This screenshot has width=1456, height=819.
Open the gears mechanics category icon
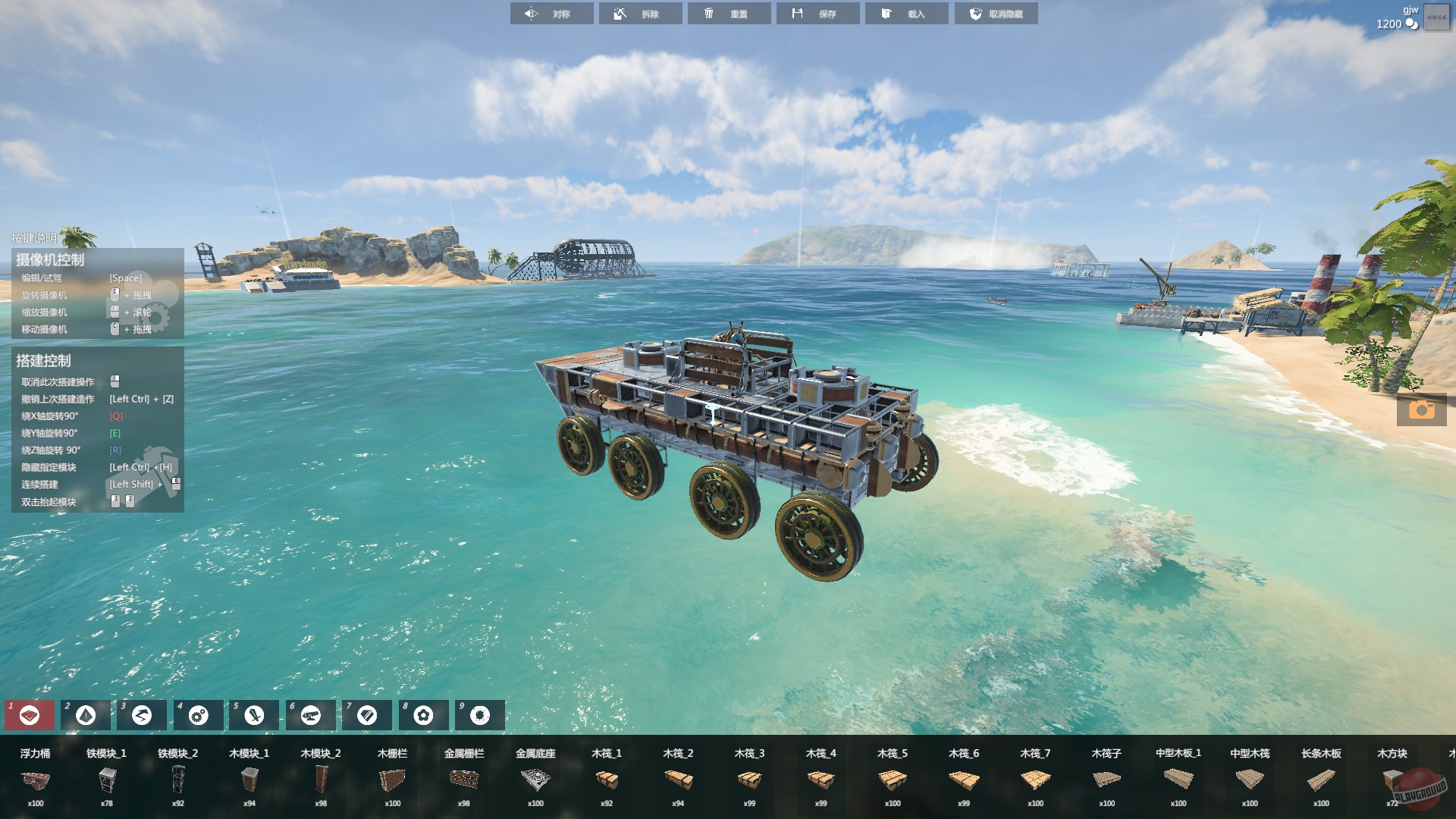coord(197,714)
